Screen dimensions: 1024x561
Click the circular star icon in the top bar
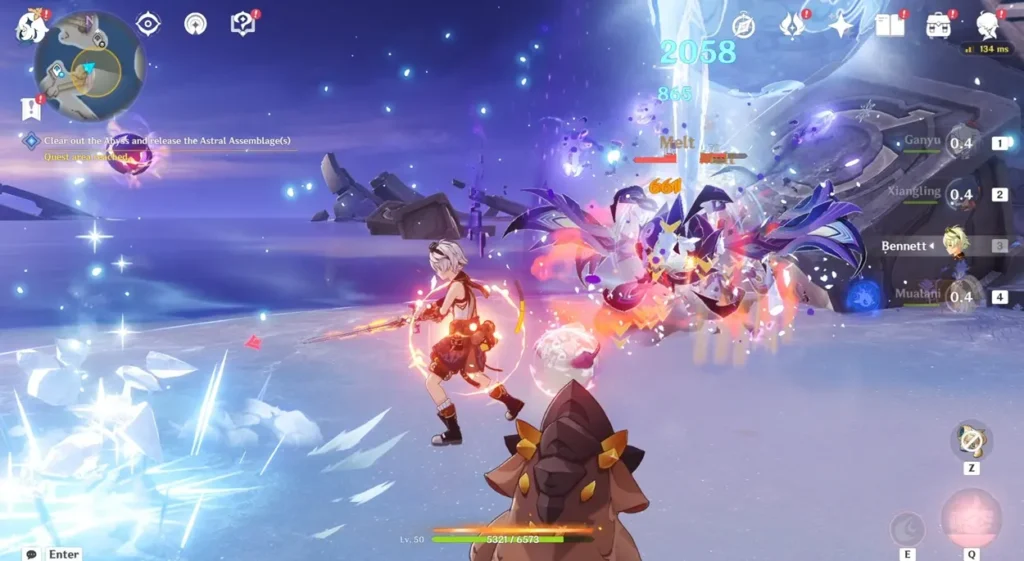195,24
